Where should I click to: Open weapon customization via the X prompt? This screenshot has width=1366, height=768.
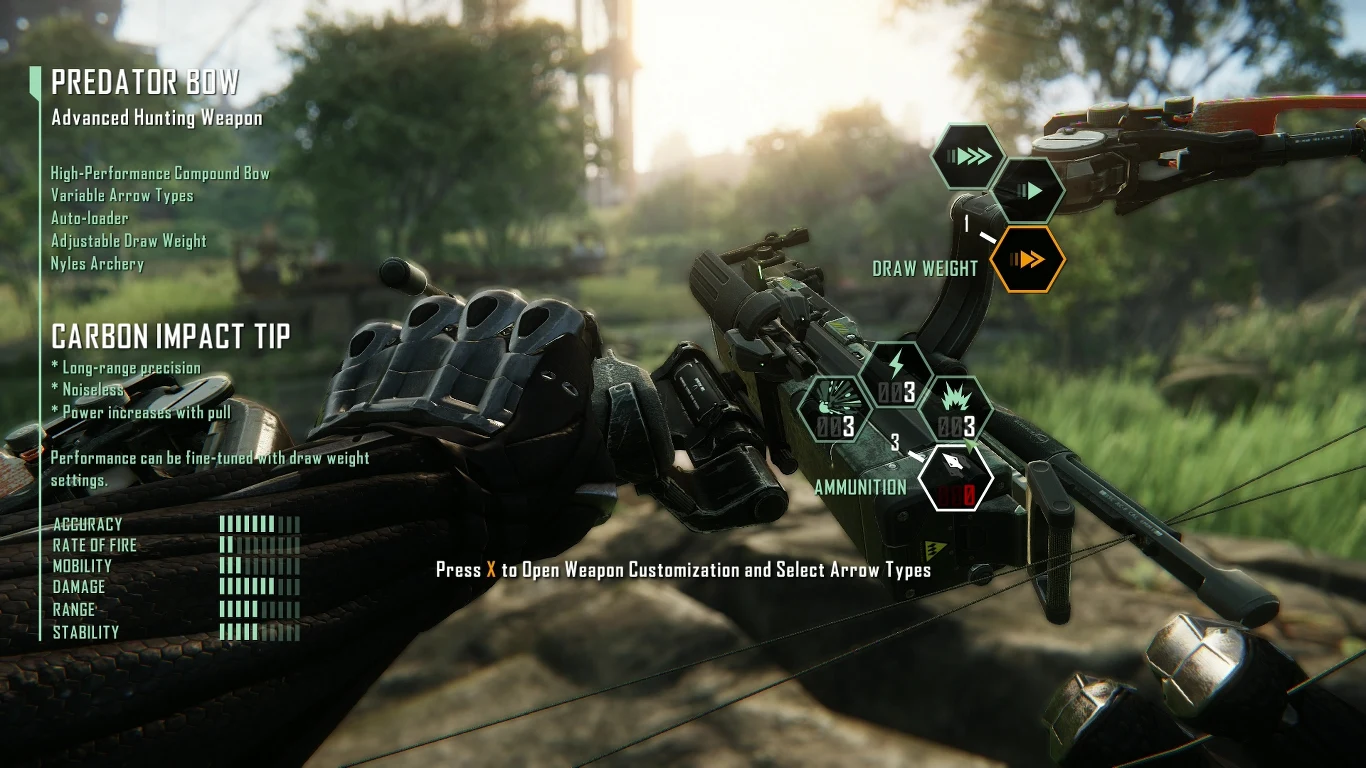pos(684,570)
